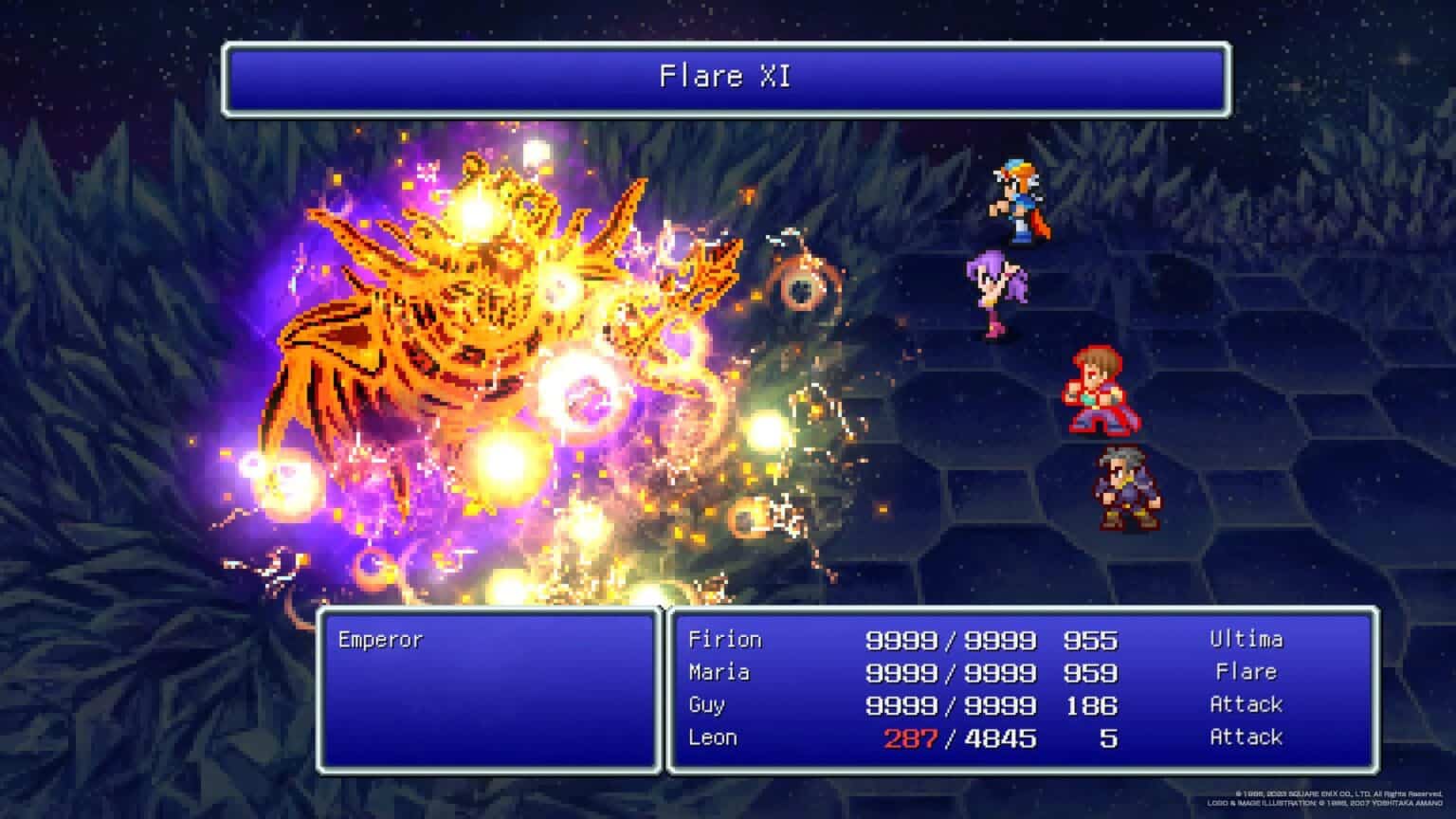This screenshot has height=819, width=1456.
Task: Select Firion in the party list
Action: click(725, 640)
